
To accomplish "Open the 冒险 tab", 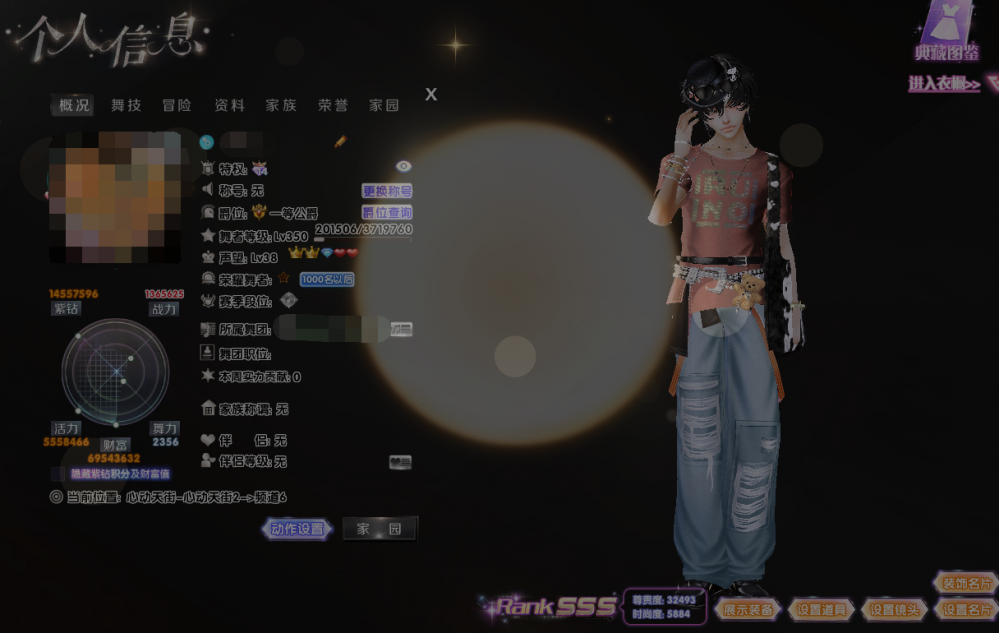I will tap(177, 105).
